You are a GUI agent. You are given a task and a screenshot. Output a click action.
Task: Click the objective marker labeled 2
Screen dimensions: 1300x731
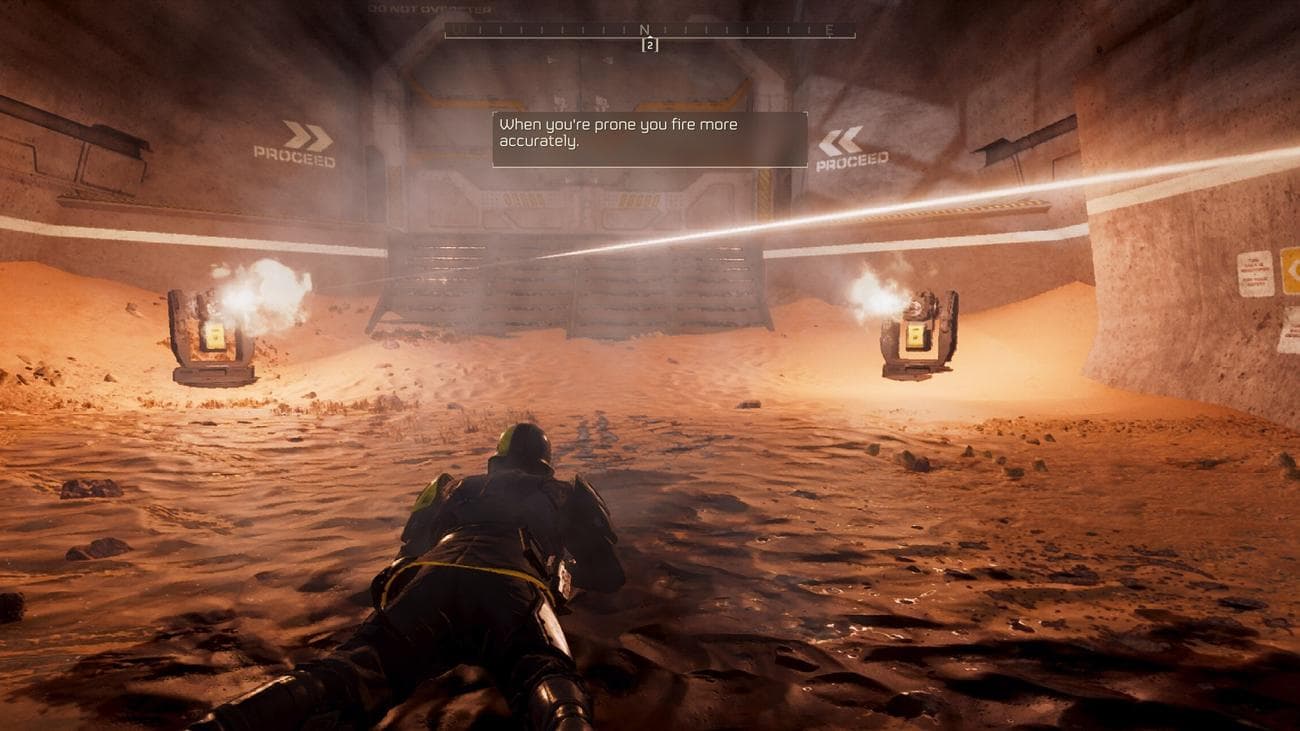650,44
